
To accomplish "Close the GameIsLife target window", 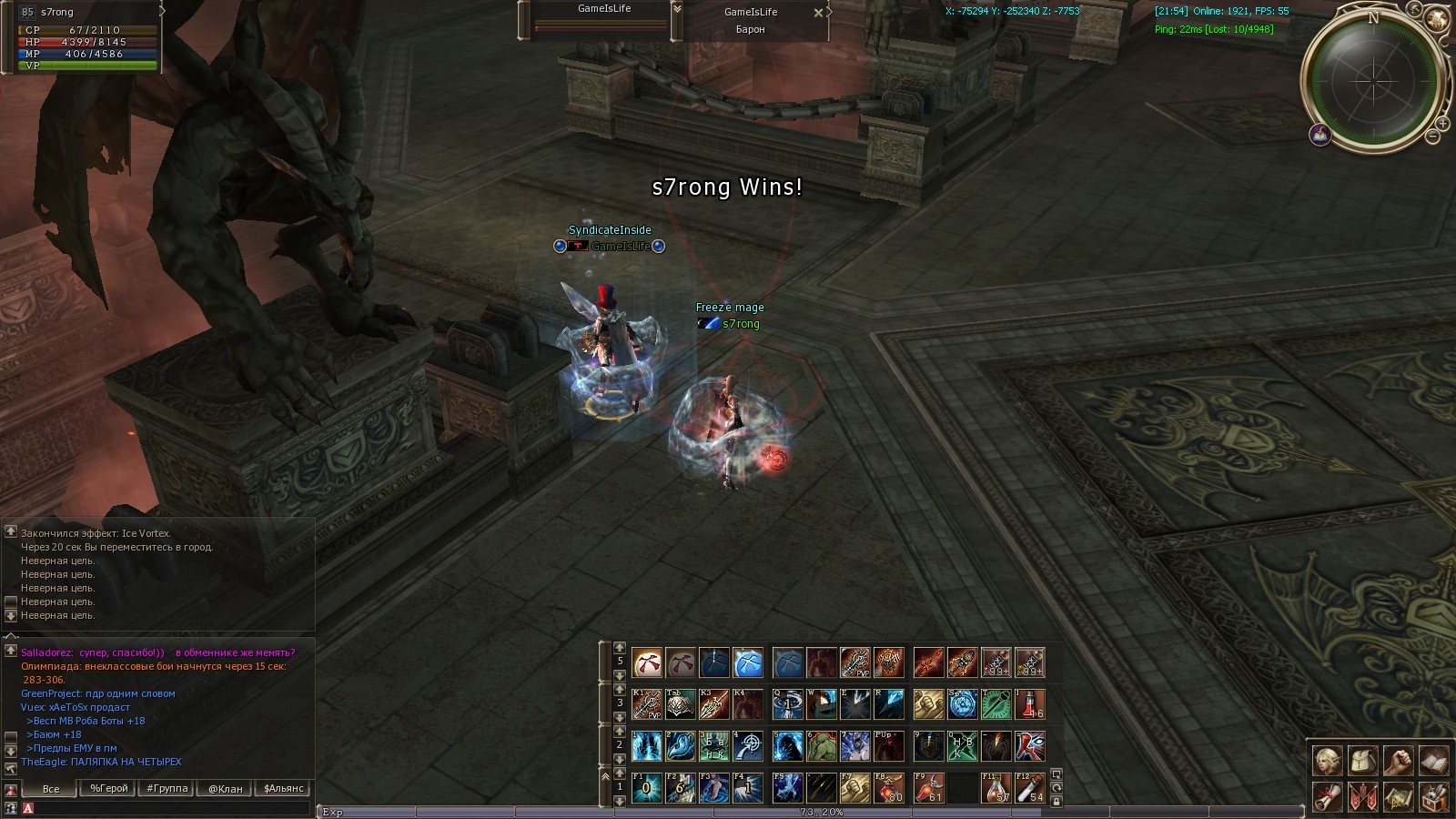I will point(817,13).
